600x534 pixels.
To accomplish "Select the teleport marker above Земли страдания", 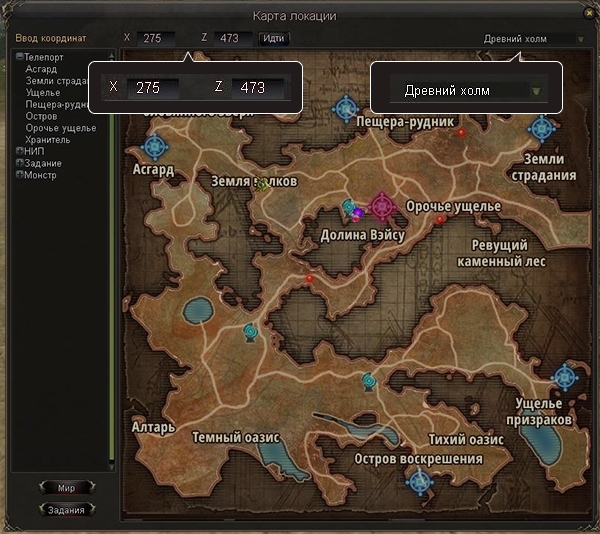I will [x=542, y=129].
